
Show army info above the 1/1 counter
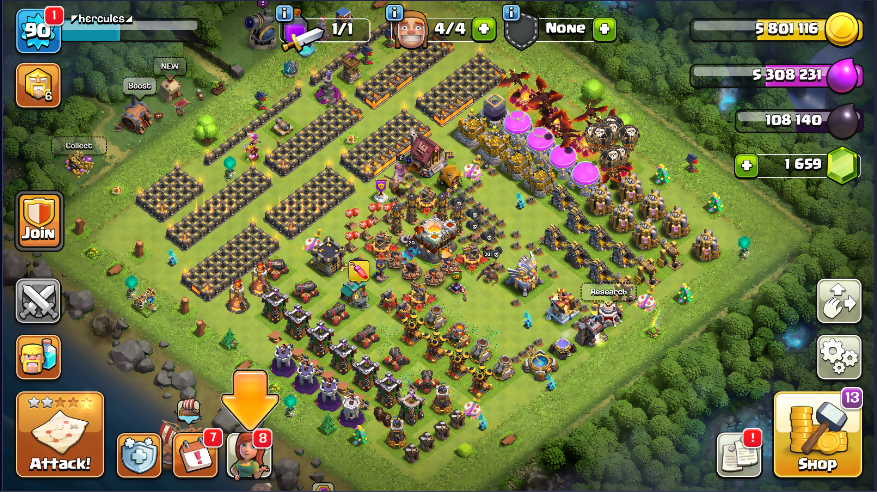click(x=286, y=13)
